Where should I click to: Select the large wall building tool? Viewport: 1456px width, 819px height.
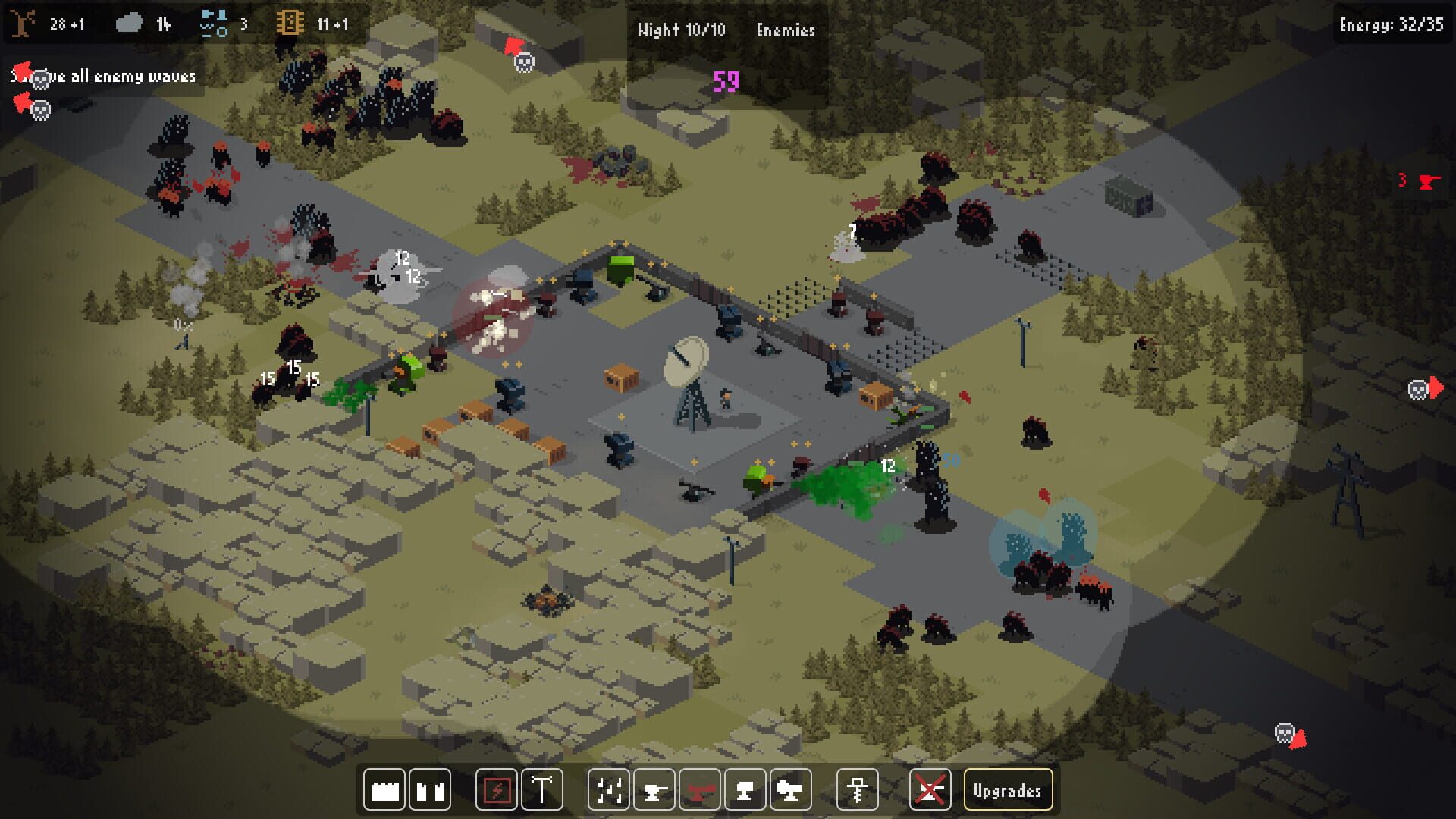[x=384, y=789]
